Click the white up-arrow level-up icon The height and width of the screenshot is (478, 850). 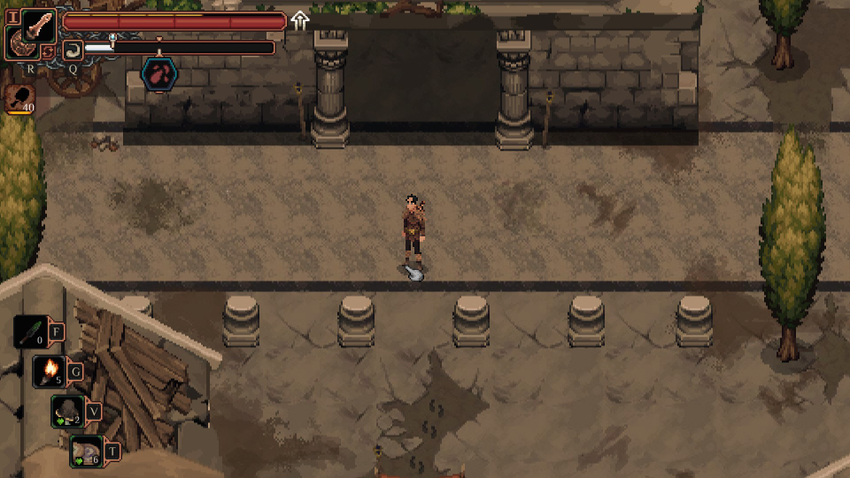[x=300, y=20]
